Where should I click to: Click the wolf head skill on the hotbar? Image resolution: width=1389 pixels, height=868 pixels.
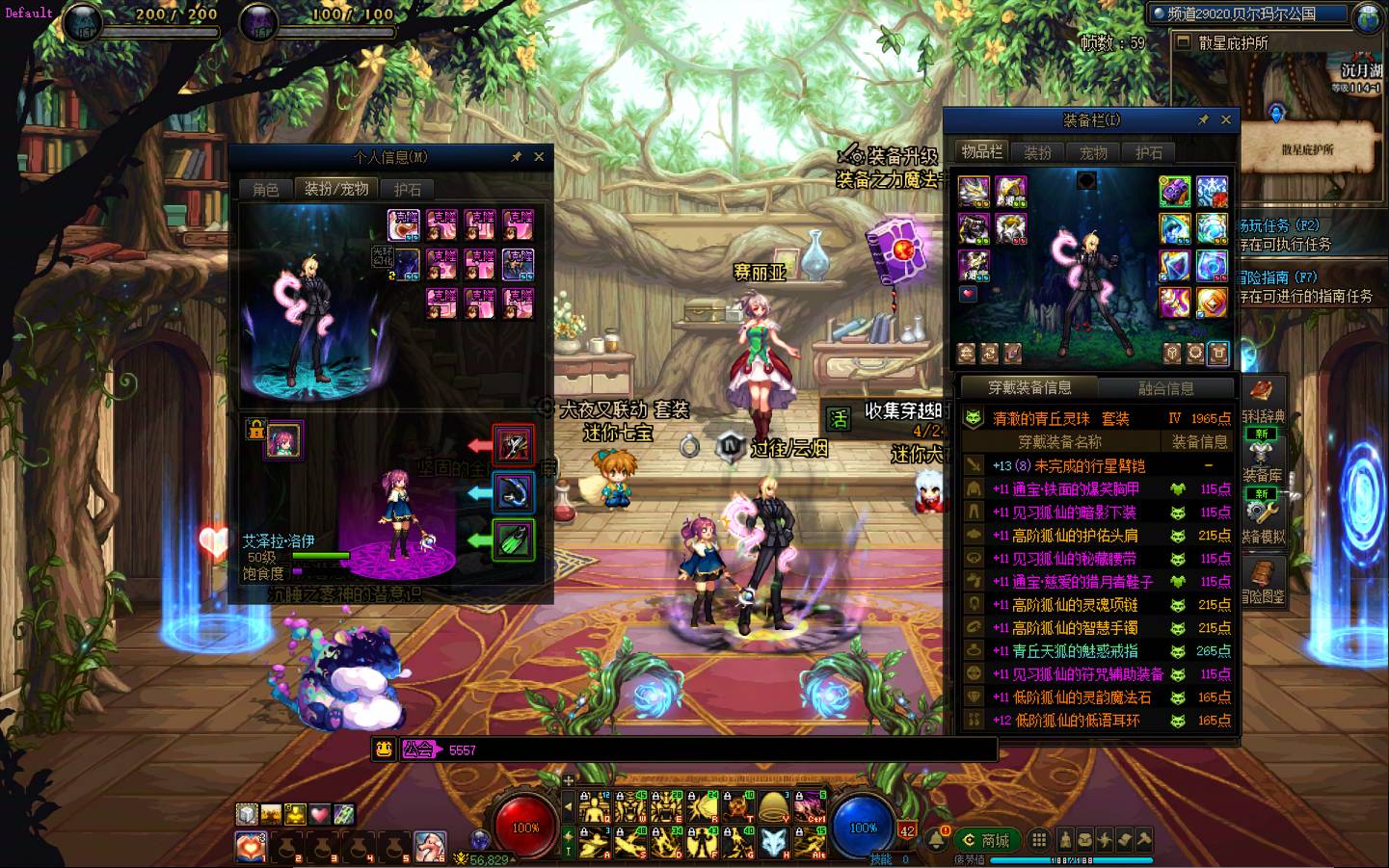(x=771, y=843)
